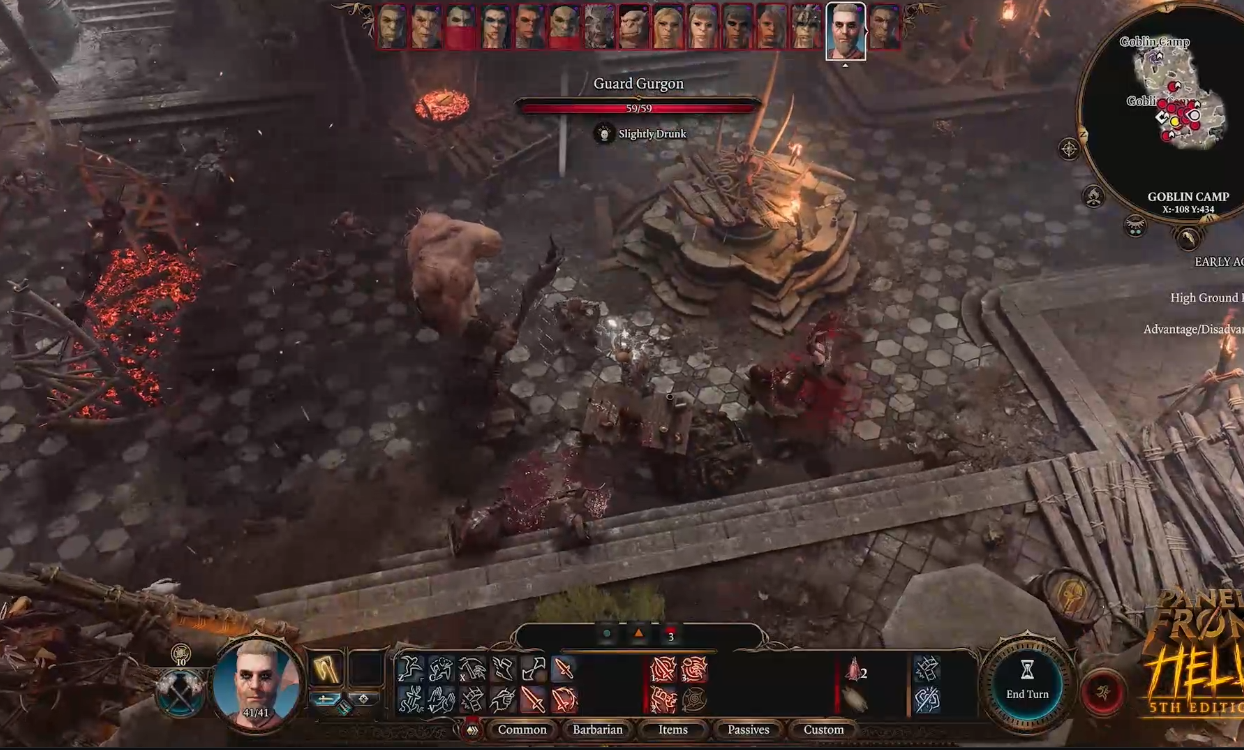Click the compass rose icon by the minimap
The height and width of the screenshot is (750, 1244).
pos(1069,150)
